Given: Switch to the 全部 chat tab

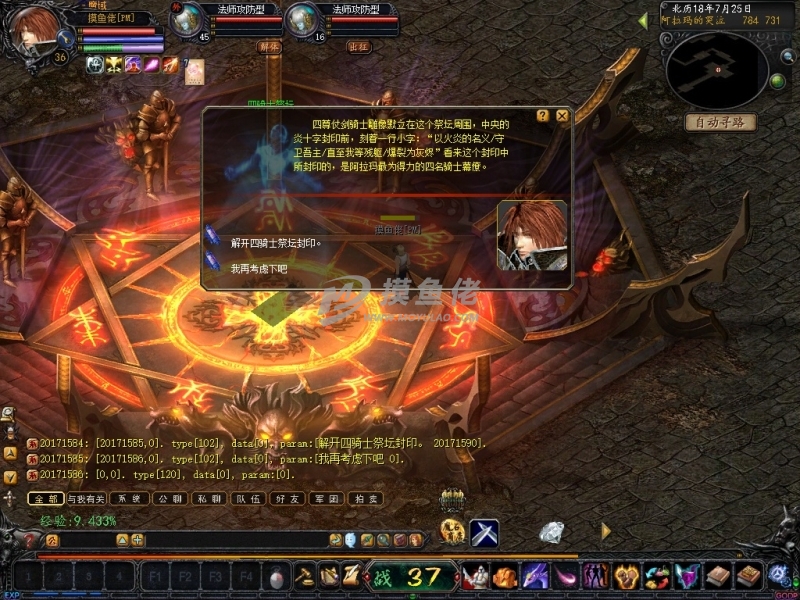Looking at the screenshot, I should coord(44,498).
